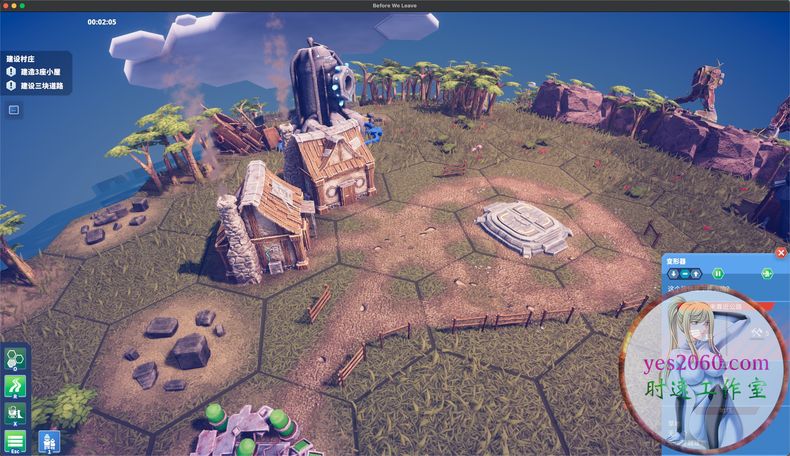Screen dimensions: 790x456
Task: Select the 建造3座小屋 objective
Action: coord(41,72)
